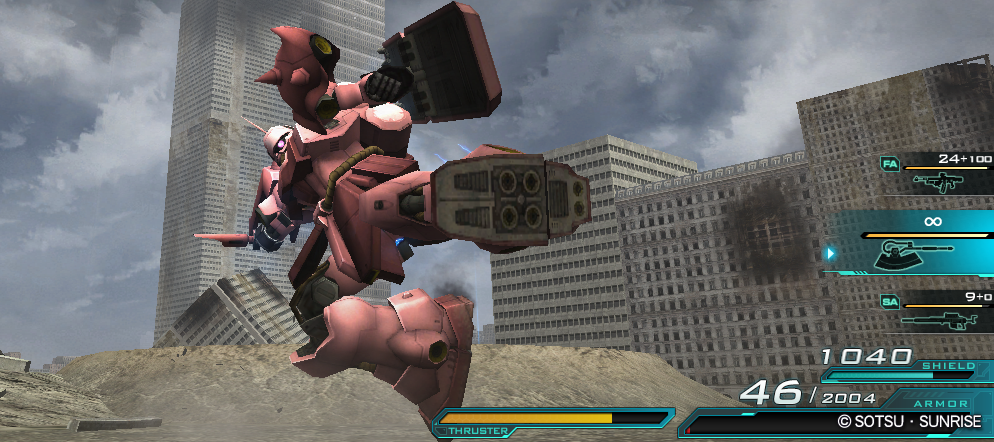The width and height of the screenshot is (994, 442).
Task: Select the FA machine gun weapon slot
Action: pos(937,177)
